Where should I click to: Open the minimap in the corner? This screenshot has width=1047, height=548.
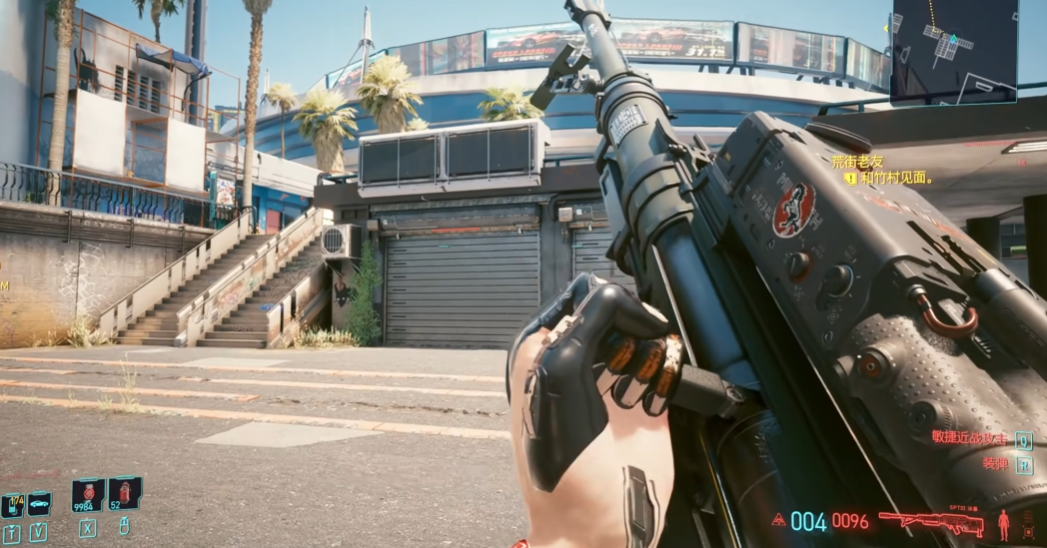tap(953, 51)
